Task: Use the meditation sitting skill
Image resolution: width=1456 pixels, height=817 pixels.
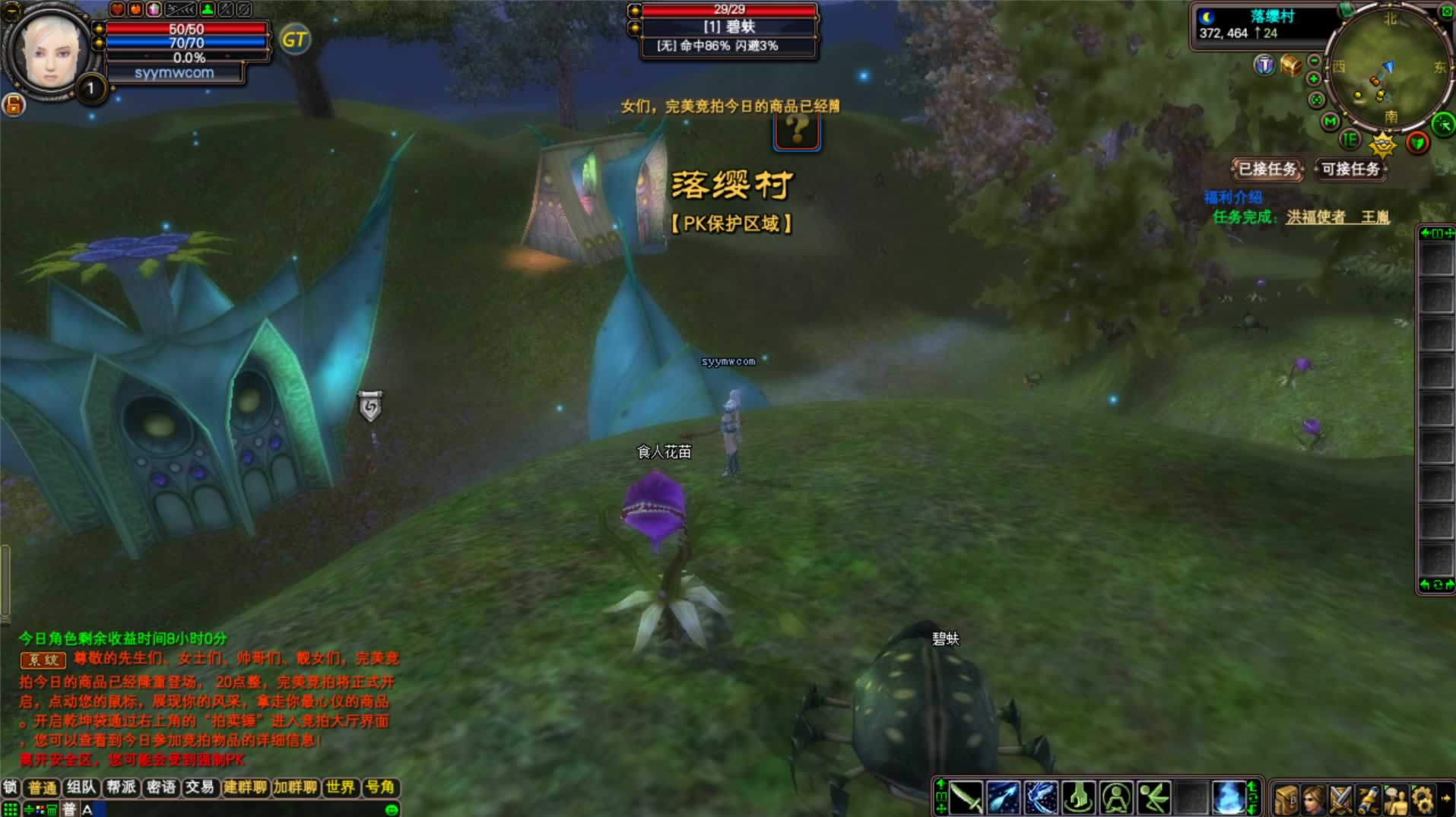Action: click(1115, 798)
